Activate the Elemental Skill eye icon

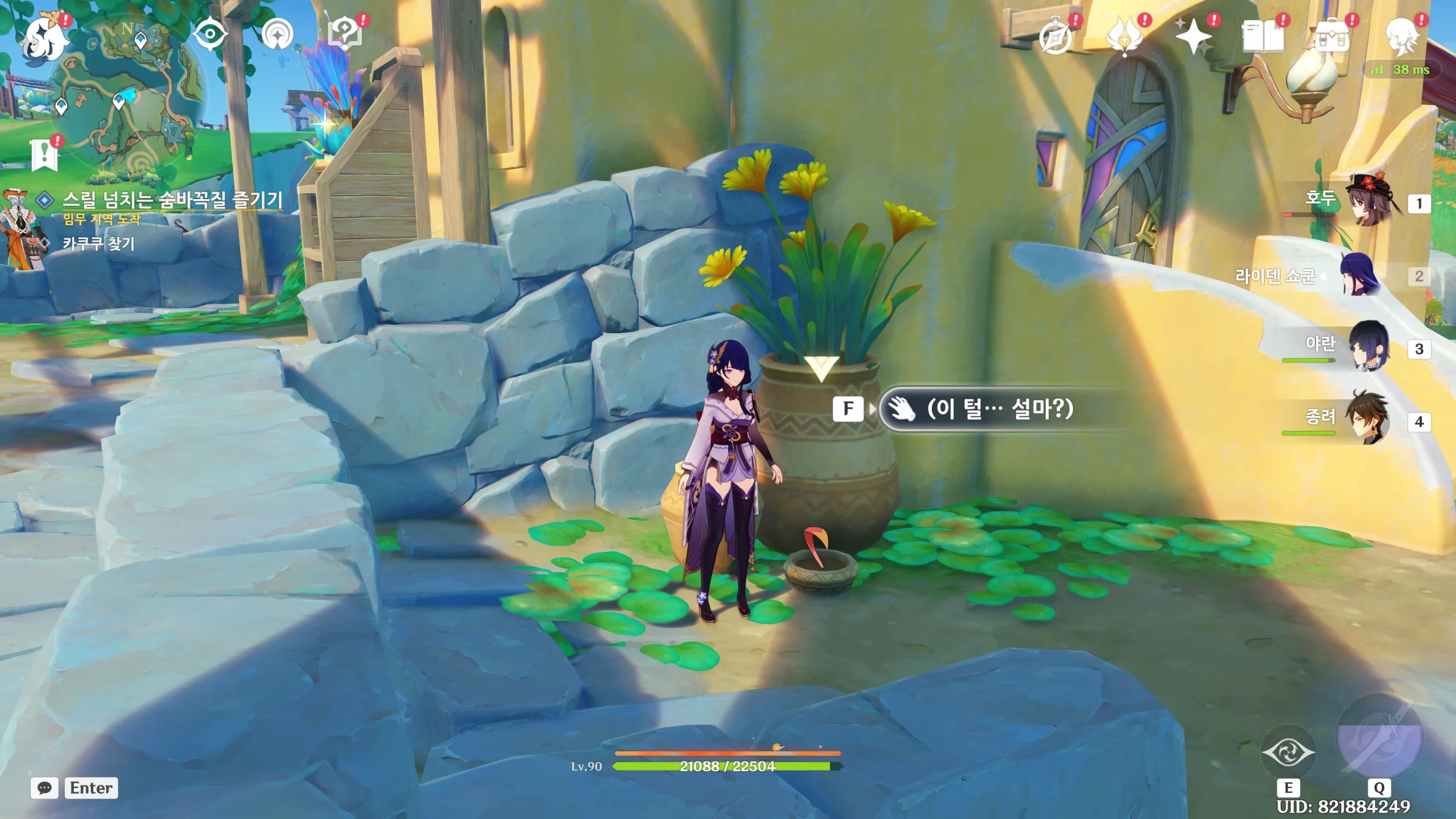[1288, 753]
